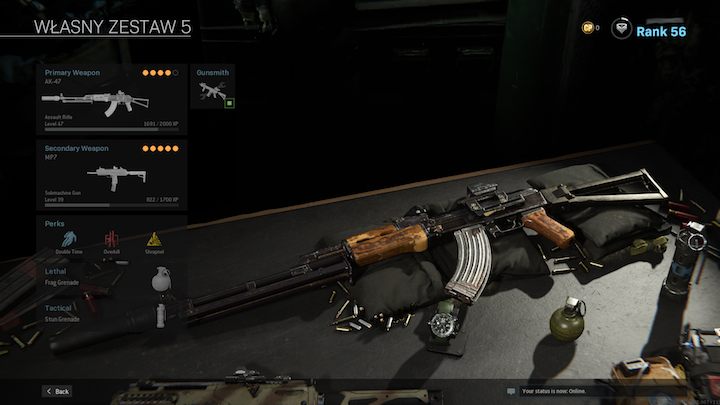Open the Rank 56 player emblem
720x405 pixels.
[621, 29]
